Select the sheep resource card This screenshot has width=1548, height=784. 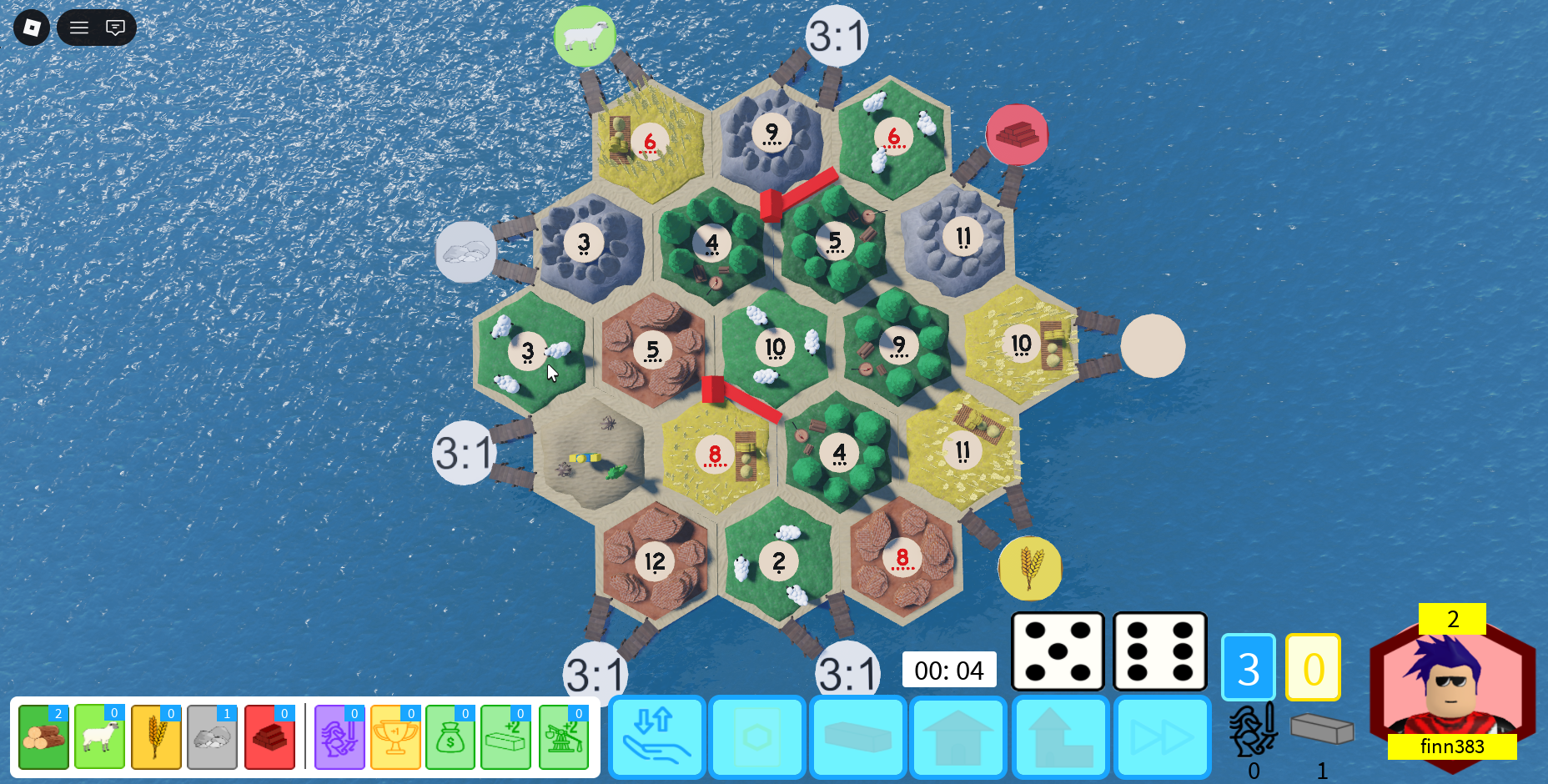pos(99,737)
